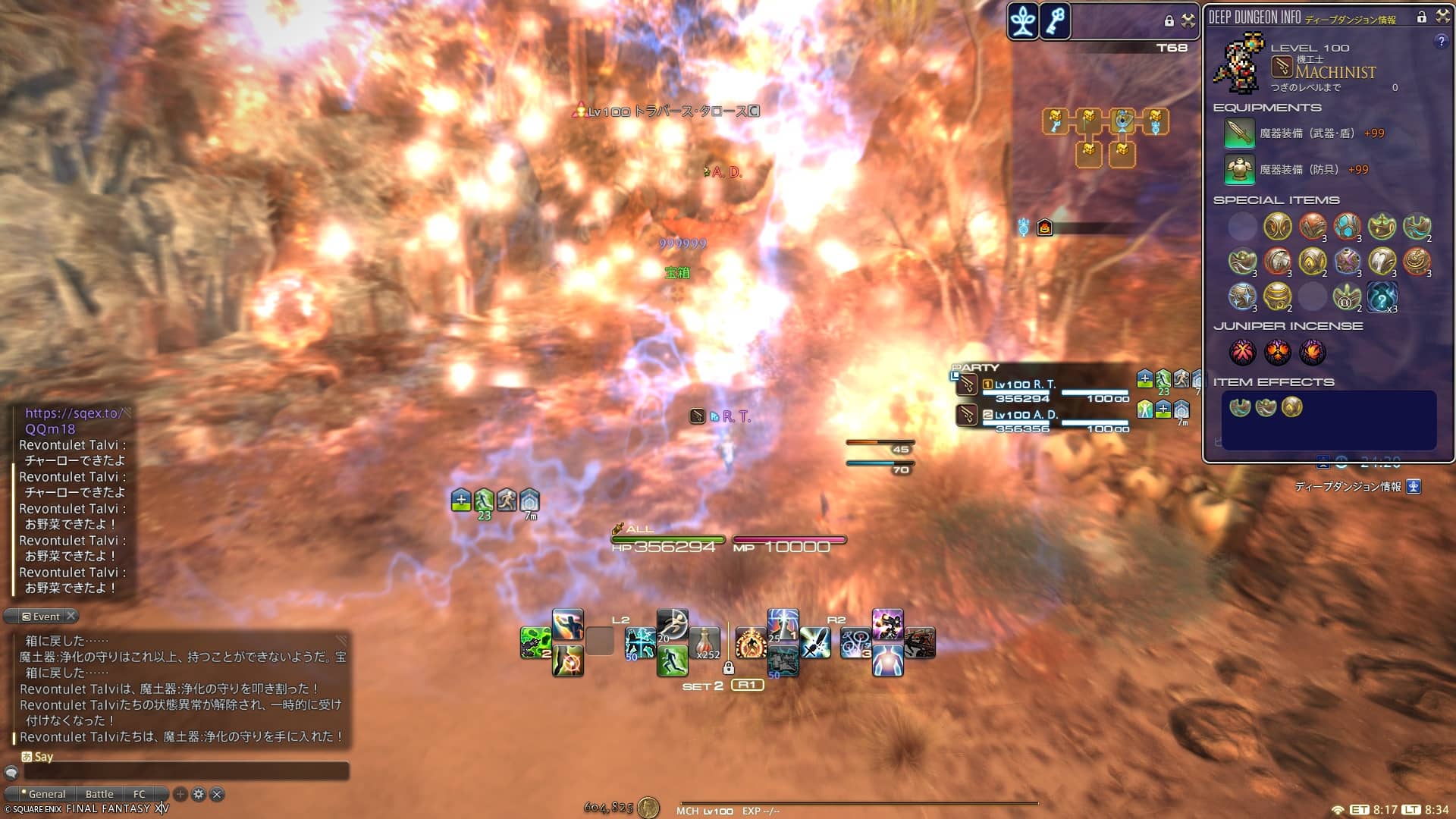
Task: Trigger the fiery ring aura skill
Action: click(x=751, y=643)
